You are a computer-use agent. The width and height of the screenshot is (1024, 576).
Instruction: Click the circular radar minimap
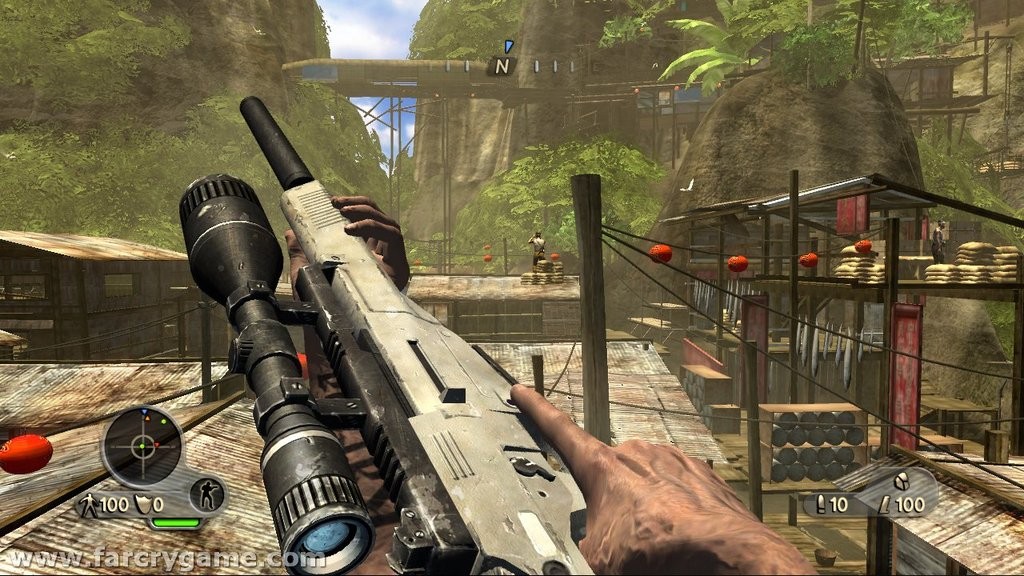click(142, 446)
